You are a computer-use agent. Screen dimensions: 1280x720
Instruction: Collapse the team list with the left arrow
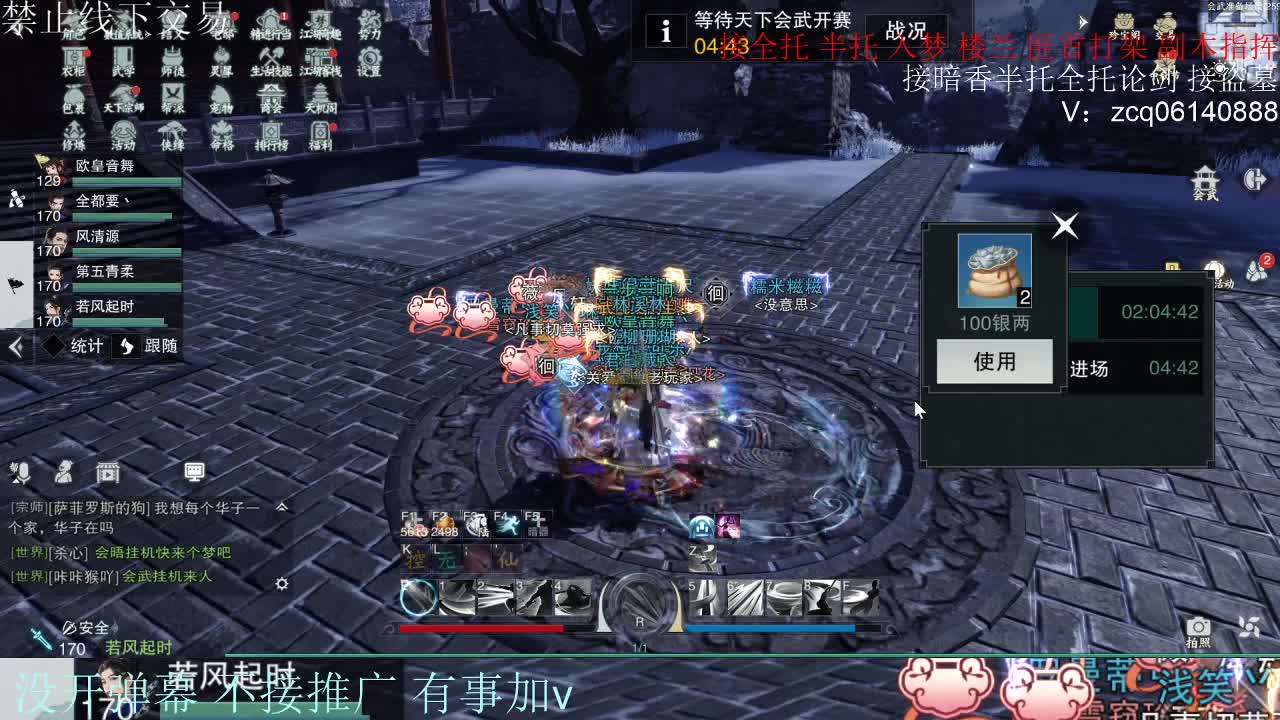(x=14, y=347)
